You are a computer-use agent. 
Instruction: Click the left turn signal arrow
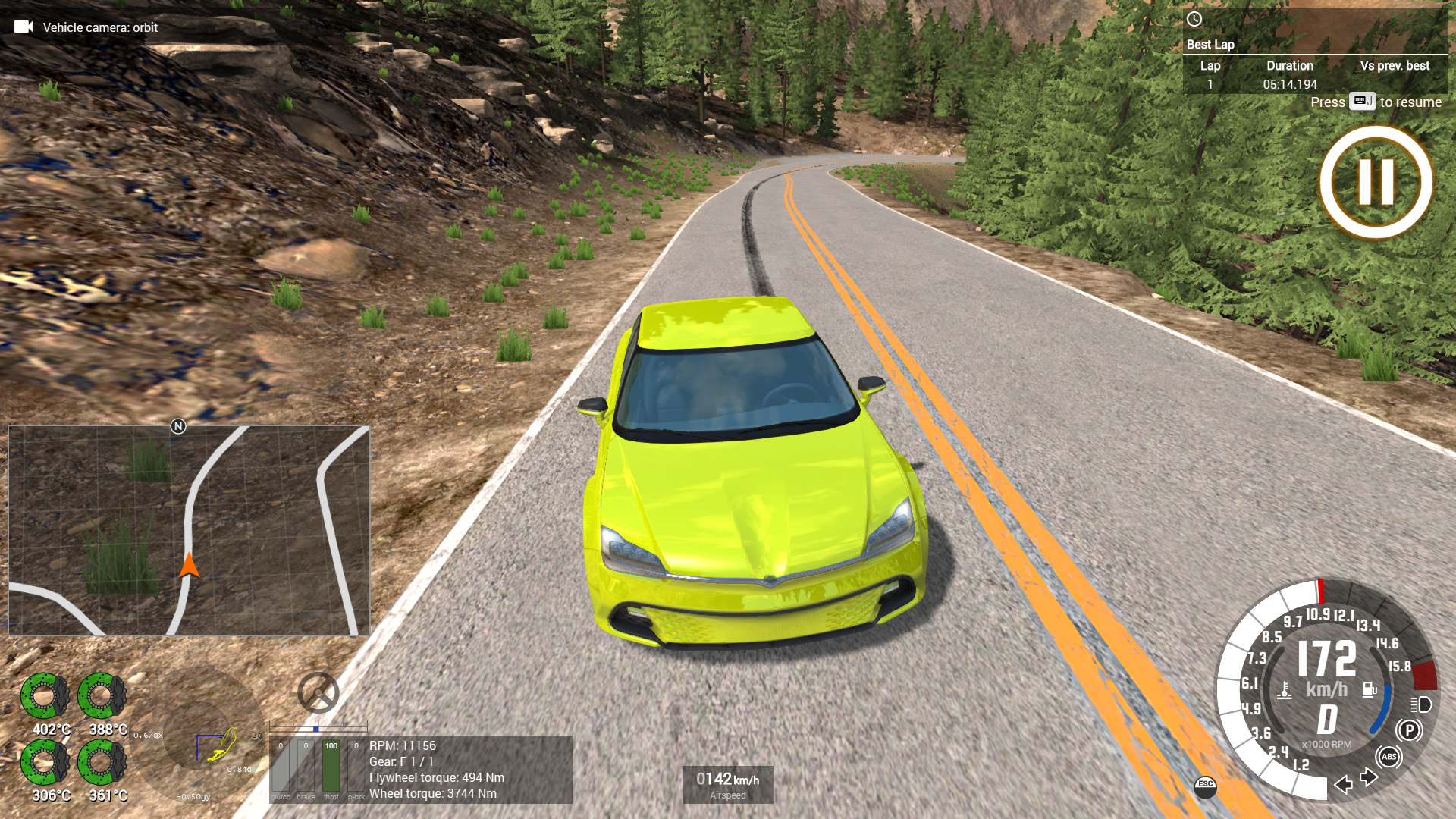click(1344, 784)
